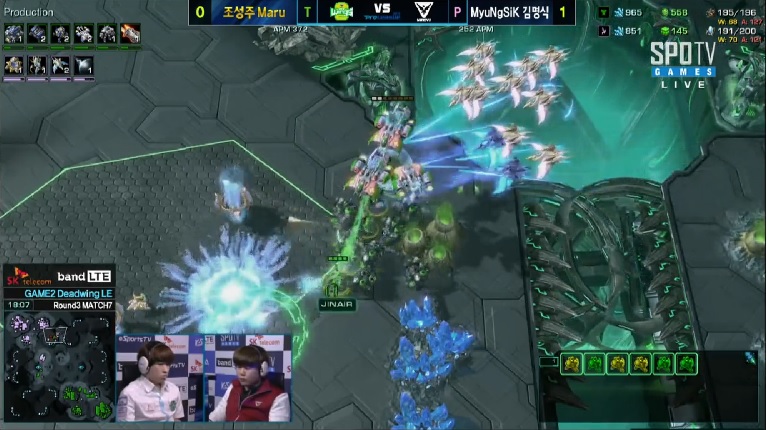
Task: Click Maru's player name panel
Action: click(256, 13)
